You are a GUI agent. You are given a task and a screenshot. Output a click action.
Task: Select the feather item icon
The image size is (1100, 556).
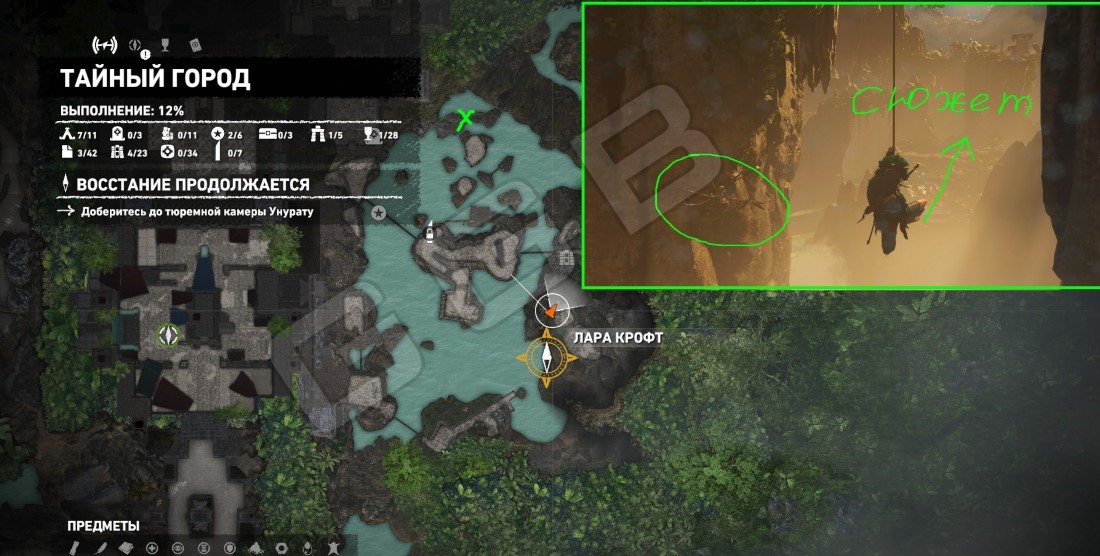101,547
